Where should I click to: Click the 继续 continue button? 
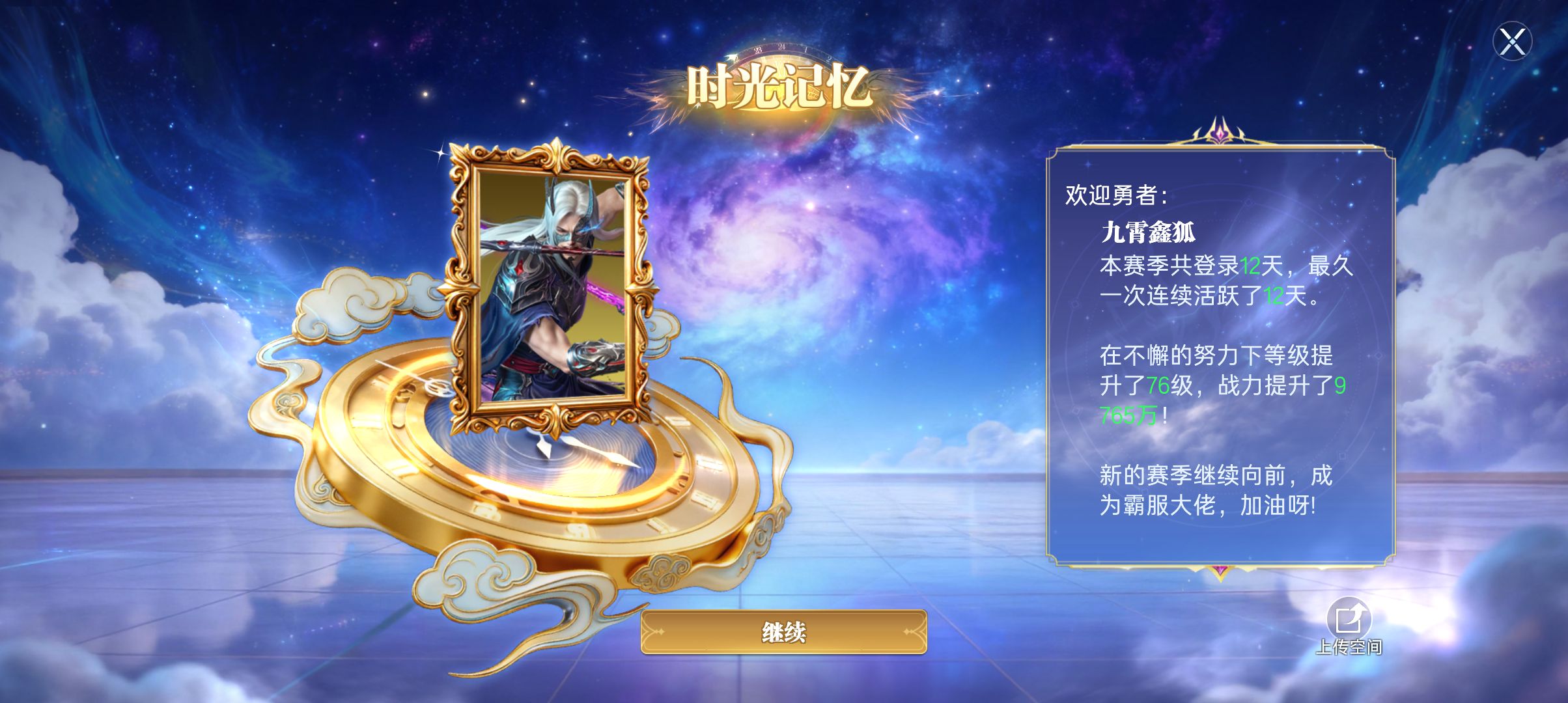pos(783,632)
